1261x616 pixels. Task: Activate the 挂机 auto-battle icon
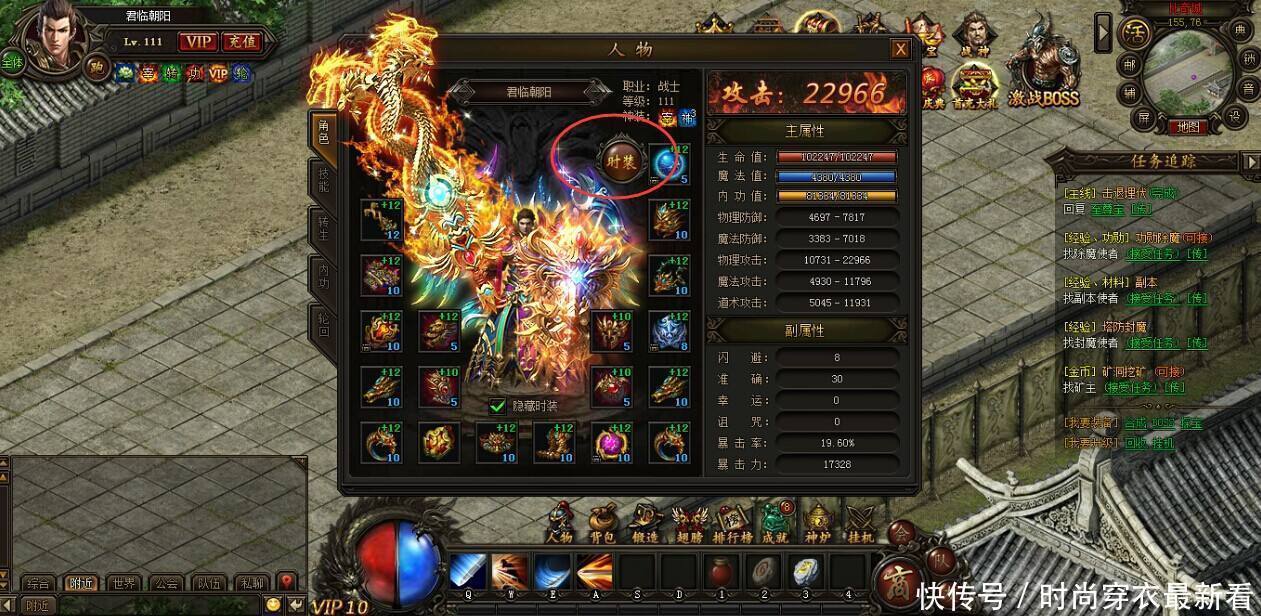point(861,523)
